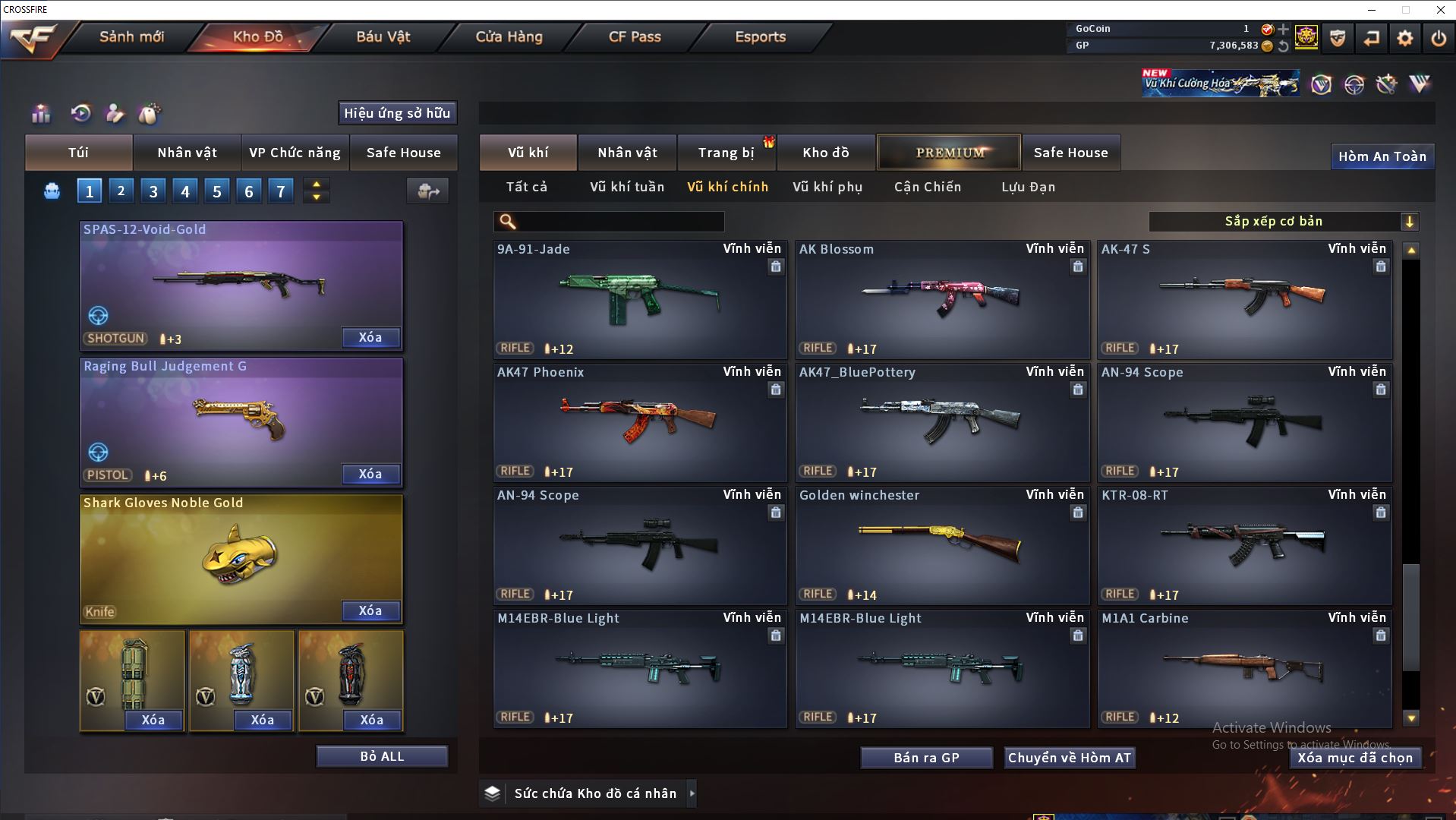Click the weapon search field

[x=619, y=222]
